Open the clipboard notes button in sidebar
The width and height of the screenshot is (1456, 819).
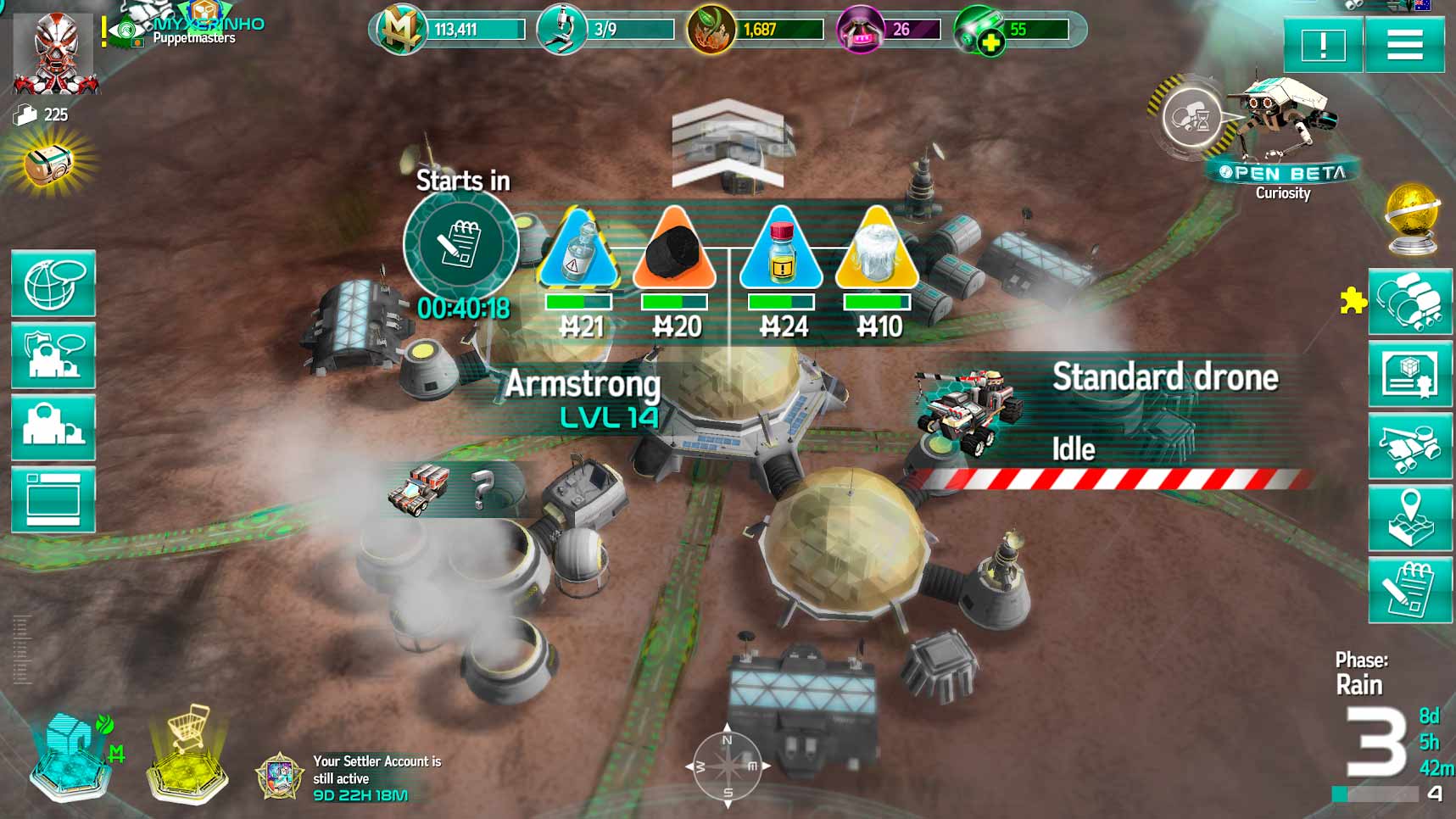(x=1409, y=591)
